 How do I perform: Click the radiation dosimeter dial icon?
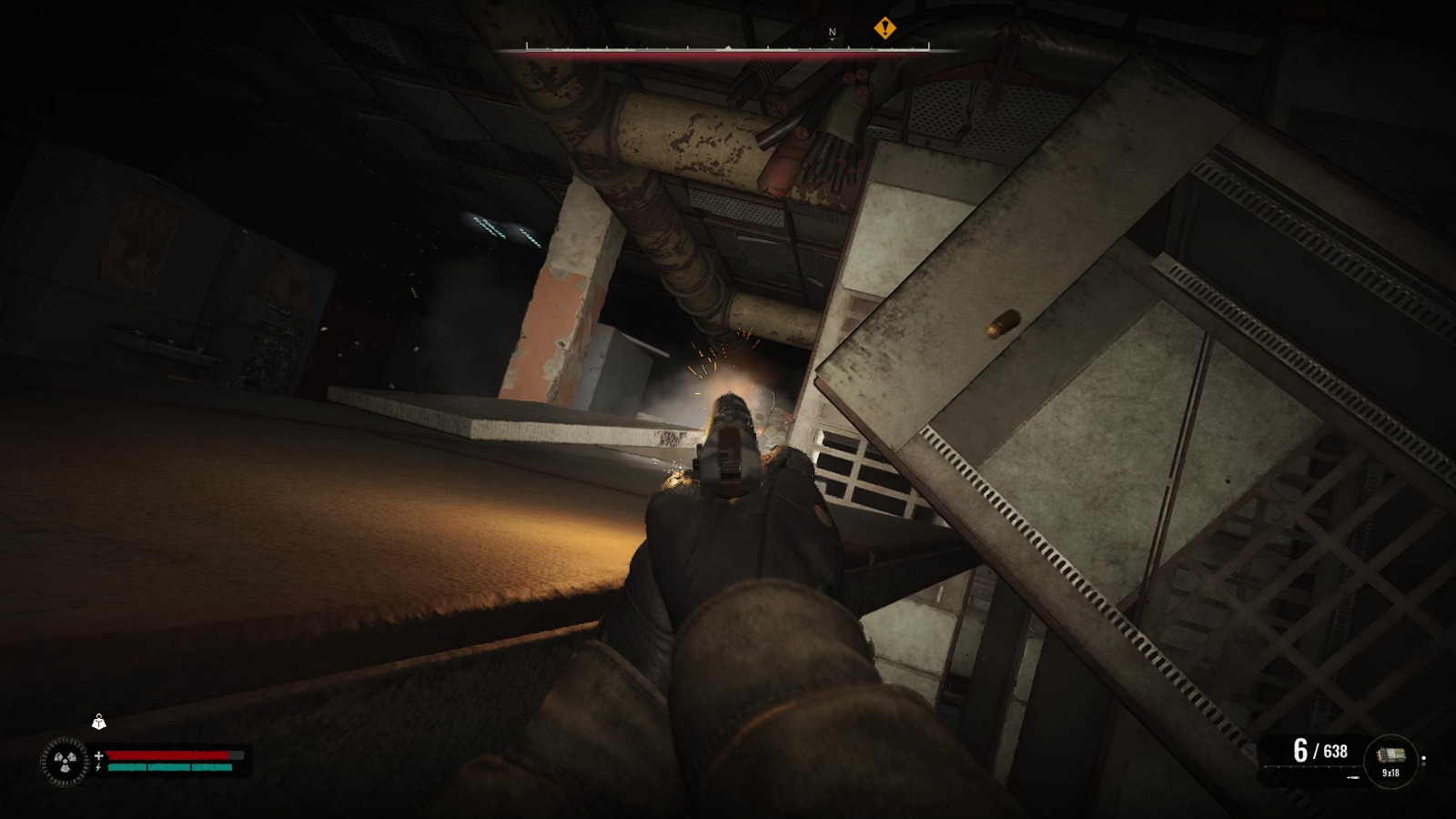pos(65,762)
